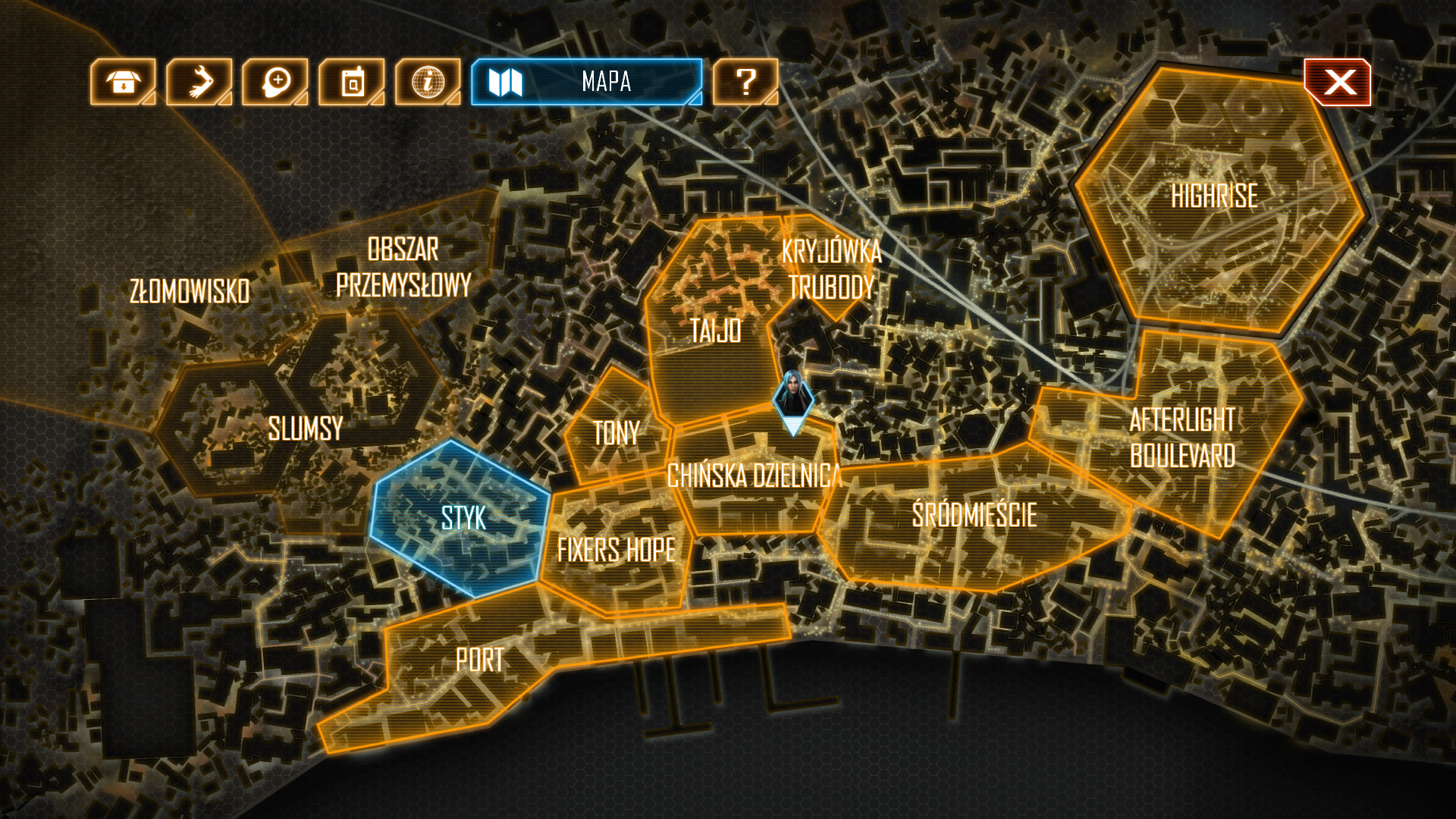Pick the Taijo district on map
1456x819 pixels.
[x=715, y=331]
